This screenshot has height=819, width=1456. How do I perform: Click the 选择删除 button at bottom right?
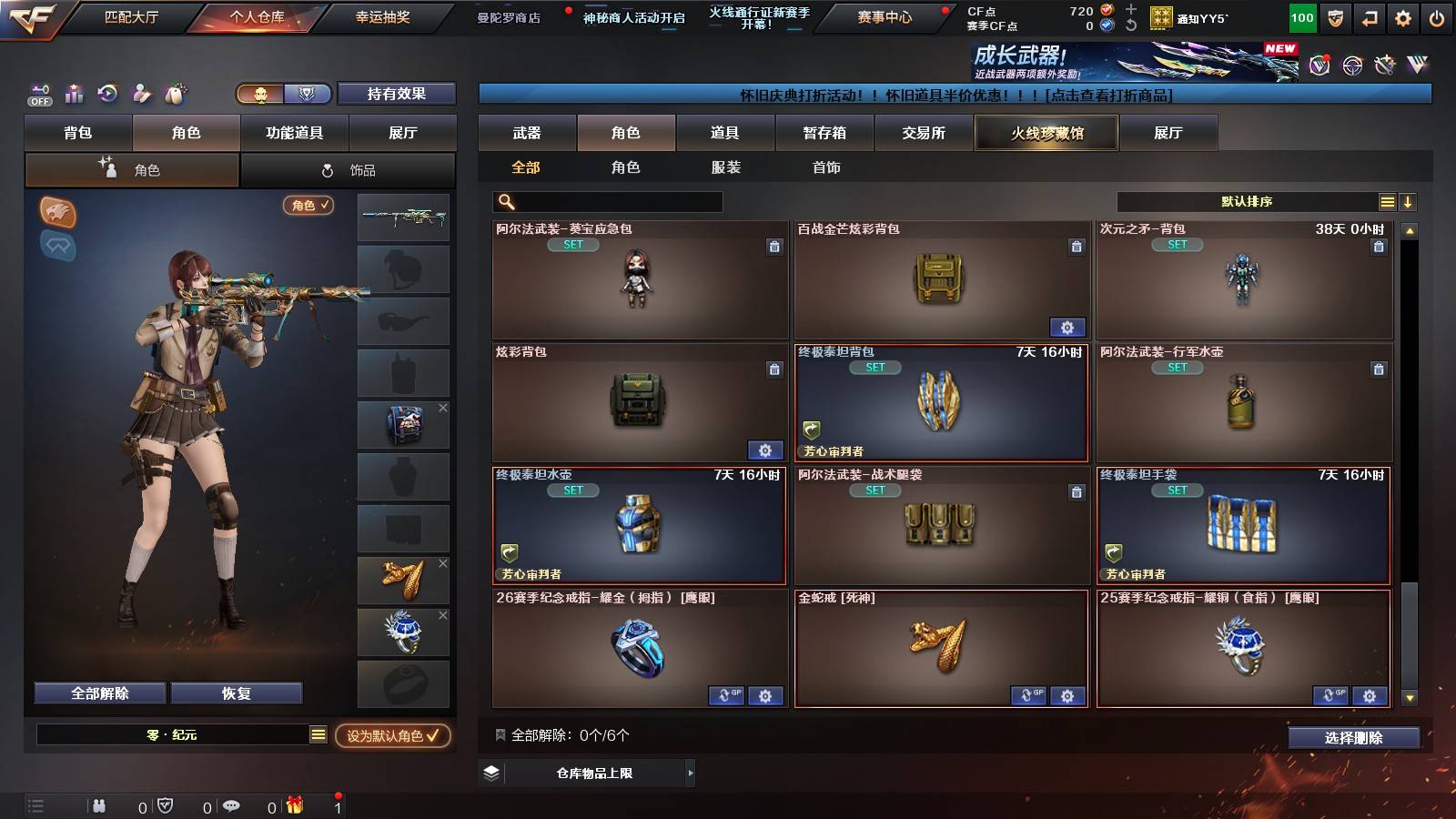pyautogui.click(x=1353, y=738)
